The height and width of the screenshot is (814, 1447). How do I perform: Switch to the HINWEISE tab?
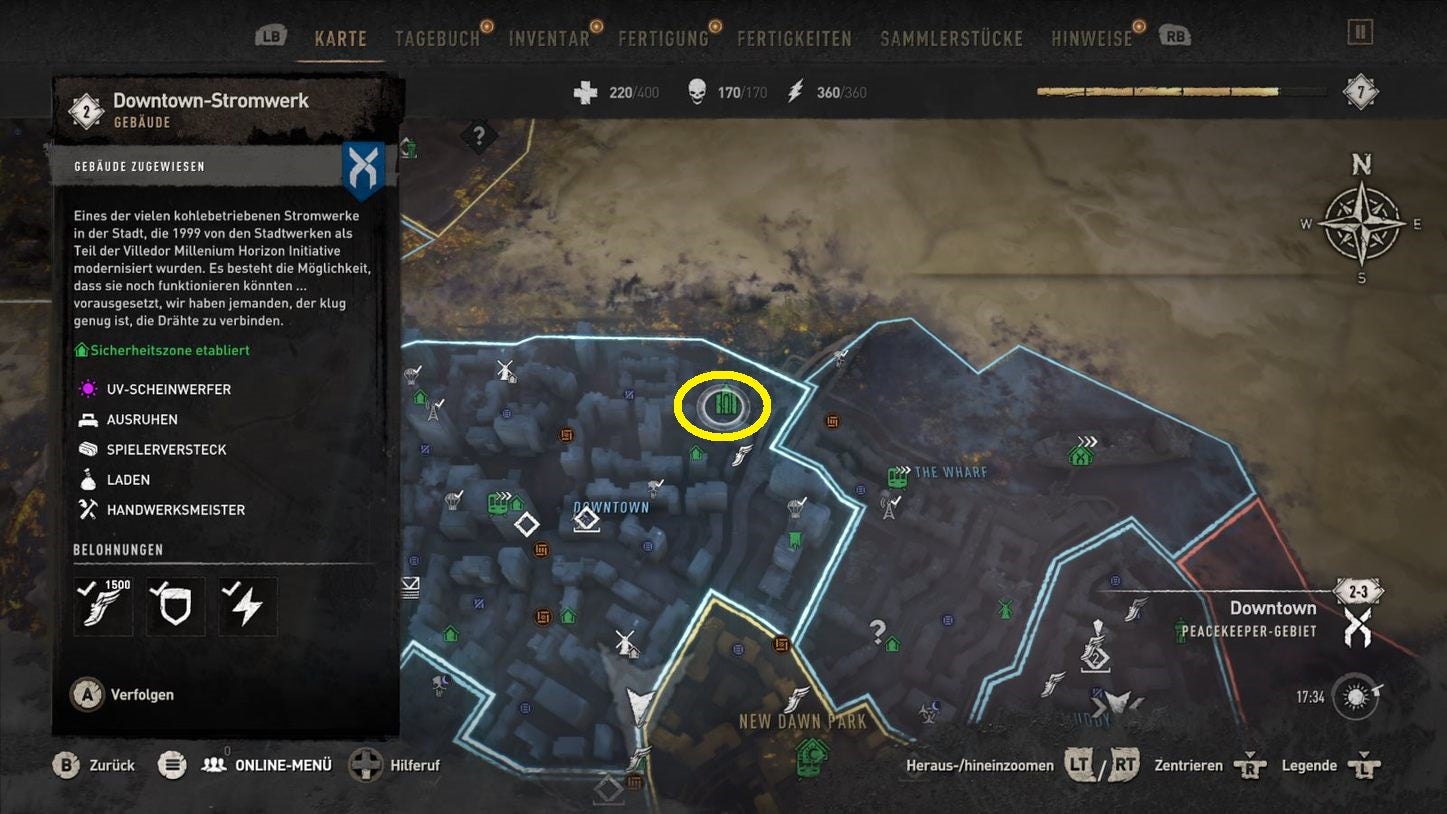[1092, 37]
